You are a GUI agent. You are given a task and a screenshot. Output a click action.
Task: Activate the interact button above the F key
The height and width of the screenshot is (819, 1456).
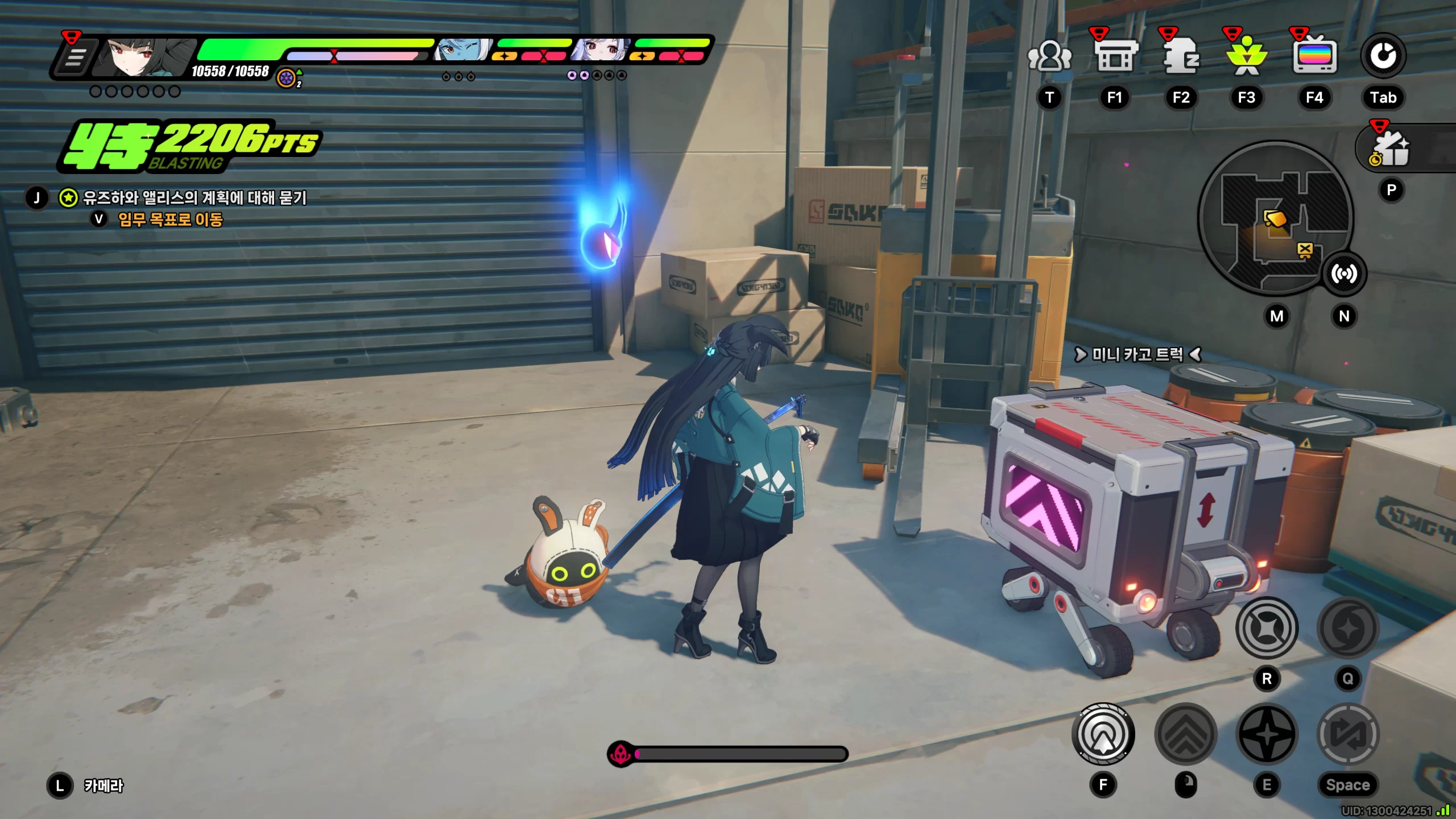tap(1103, 734)
